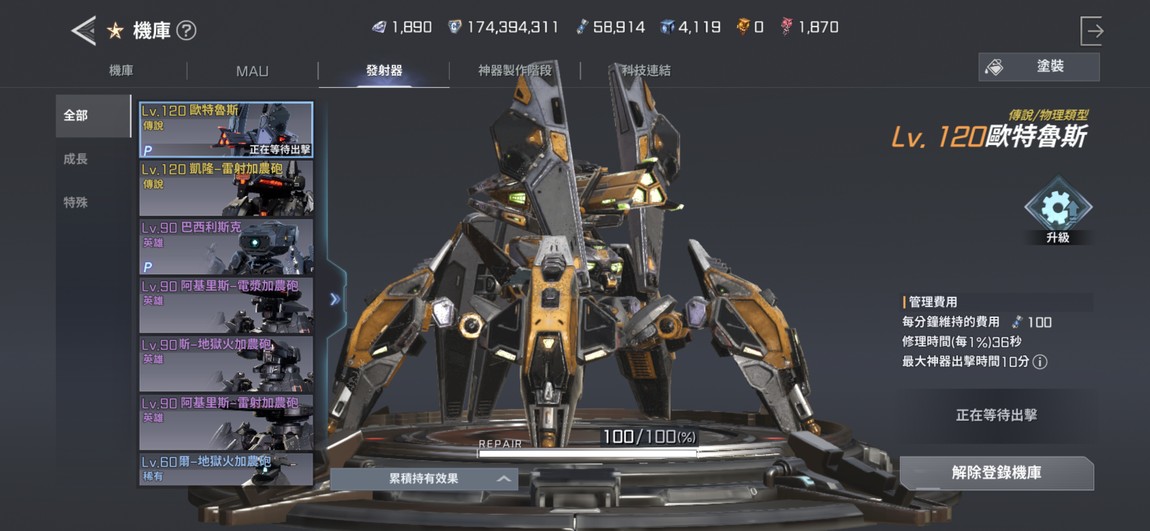The image size is (1150, 531).
Task: Select the 發射器 tab
Action: (x=384, y=71)
